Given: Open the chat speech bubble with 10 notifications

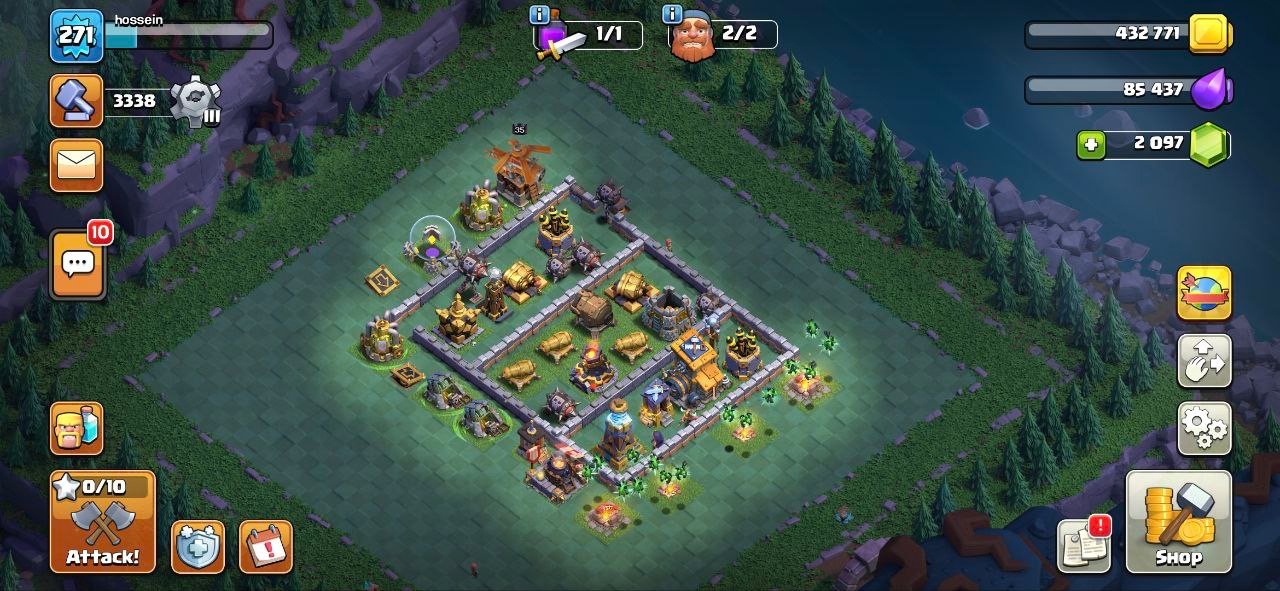Looking at the screenshot, I should point(78,264).
